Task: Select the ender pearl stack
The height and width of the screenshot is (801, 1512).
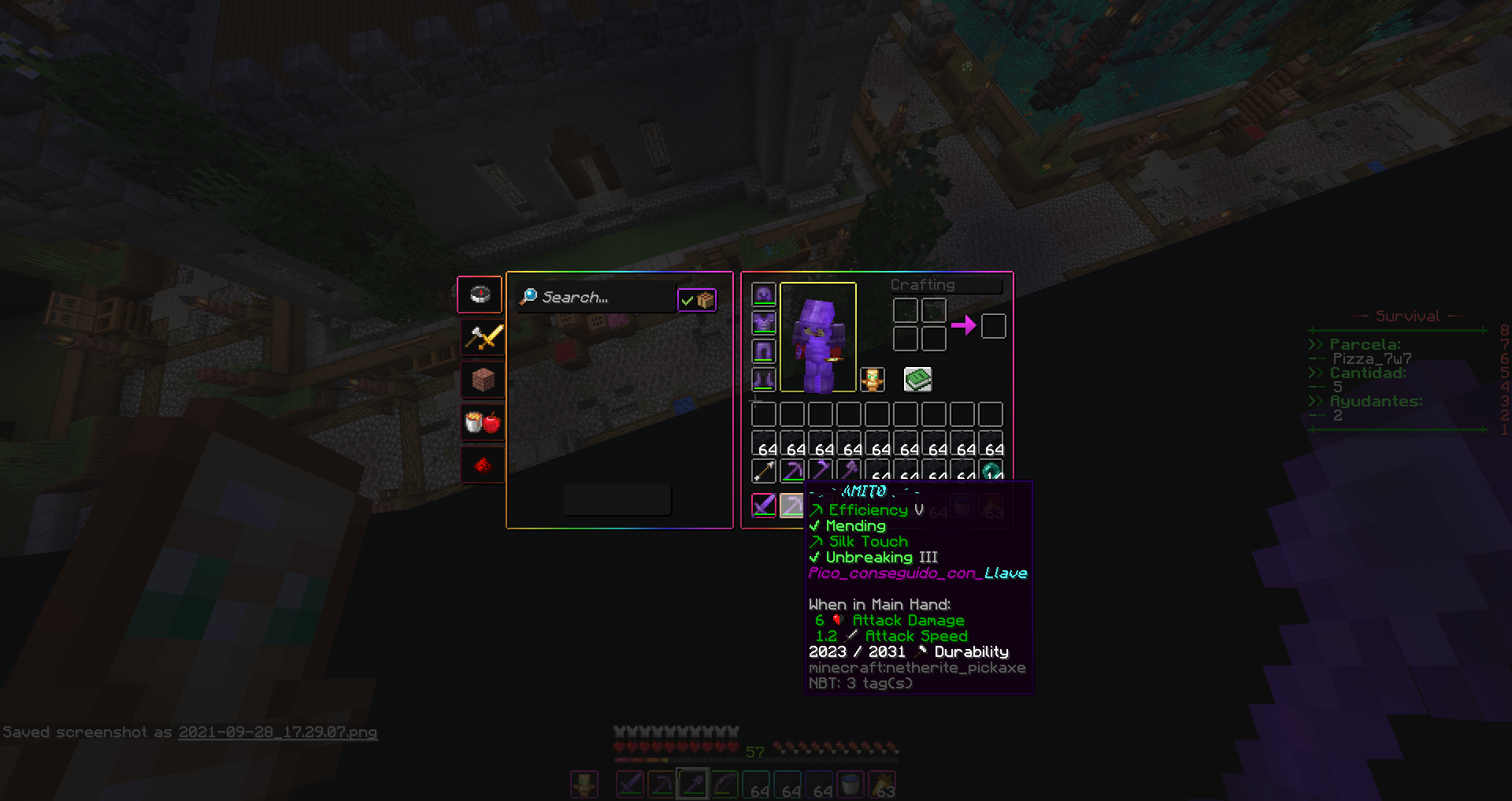Action: pyautogui.click(x=991, y=471)
